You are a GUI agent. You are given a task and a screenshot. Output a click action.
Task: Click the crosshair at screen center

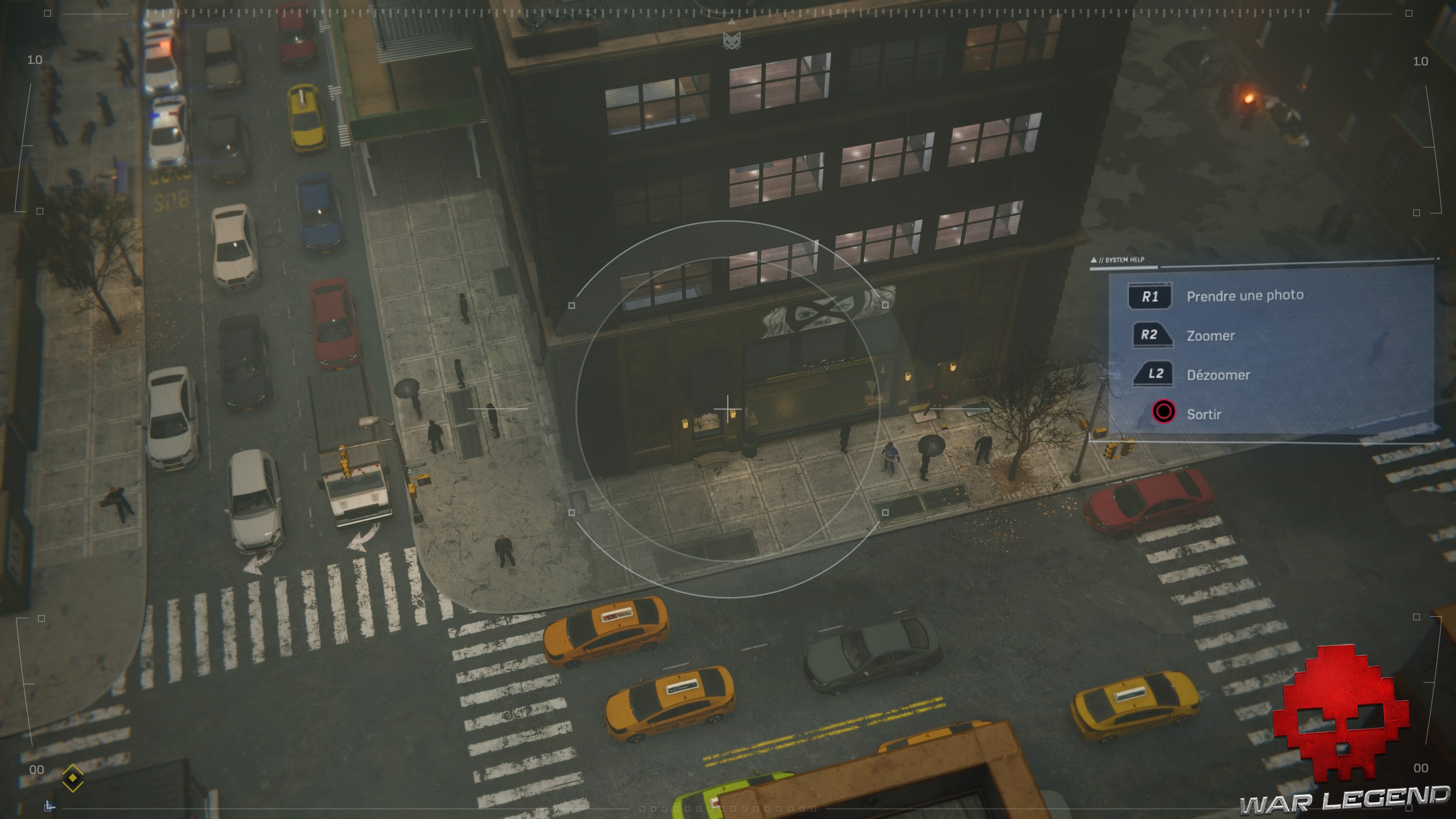coord(728,408)
